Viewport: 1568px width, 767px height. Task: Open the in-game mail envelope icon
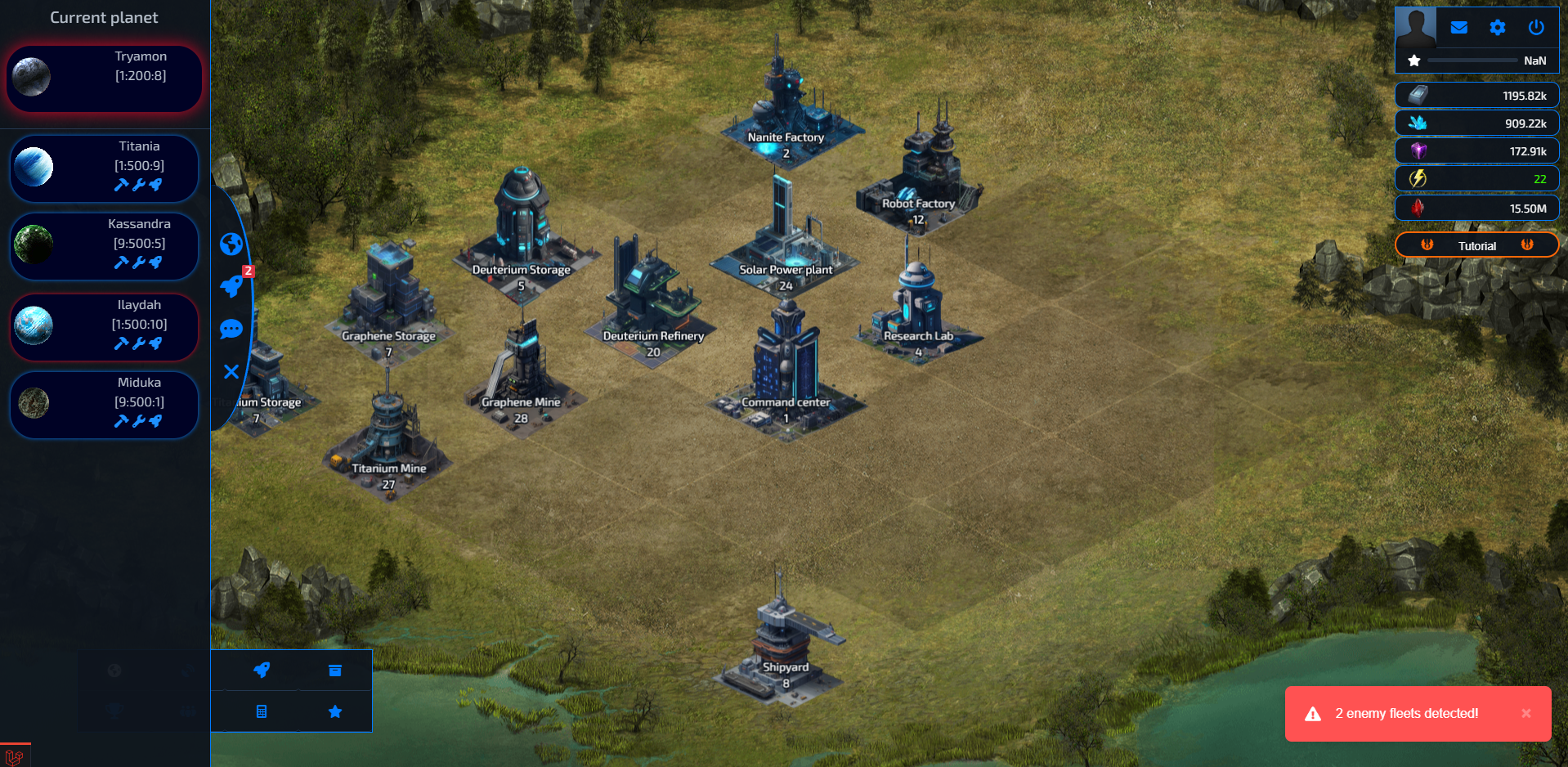pos(1458,27)
